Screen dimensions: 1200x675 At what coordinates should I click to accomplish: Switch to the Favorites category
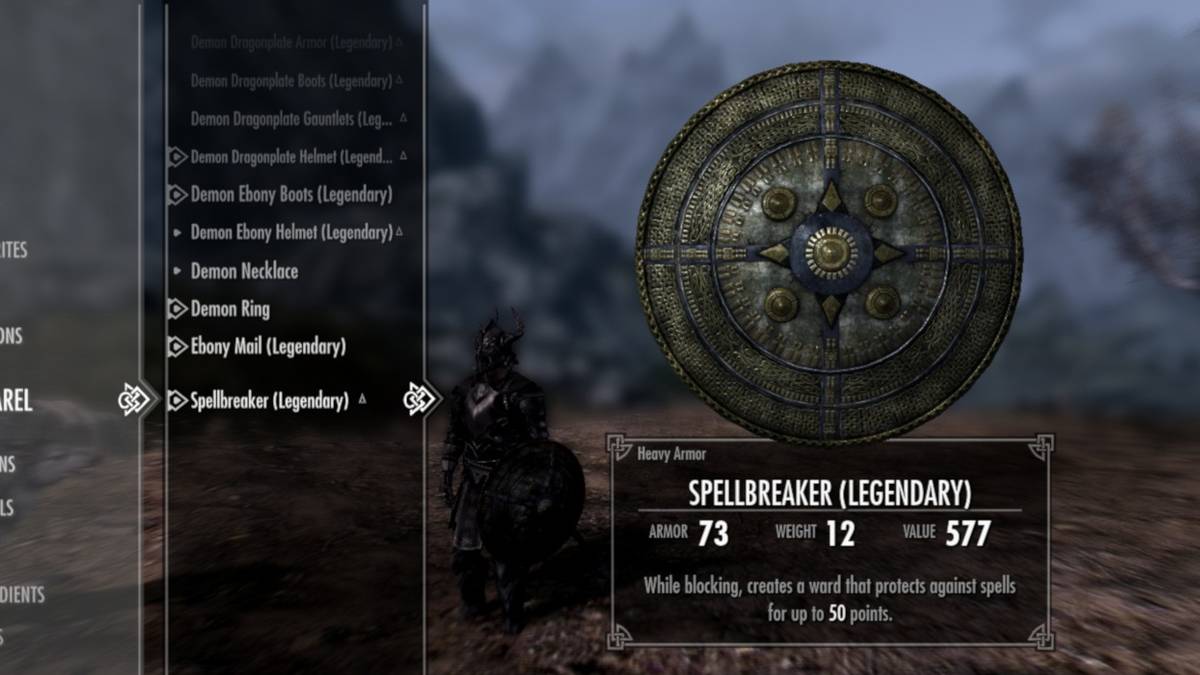(x=13, y=250)
